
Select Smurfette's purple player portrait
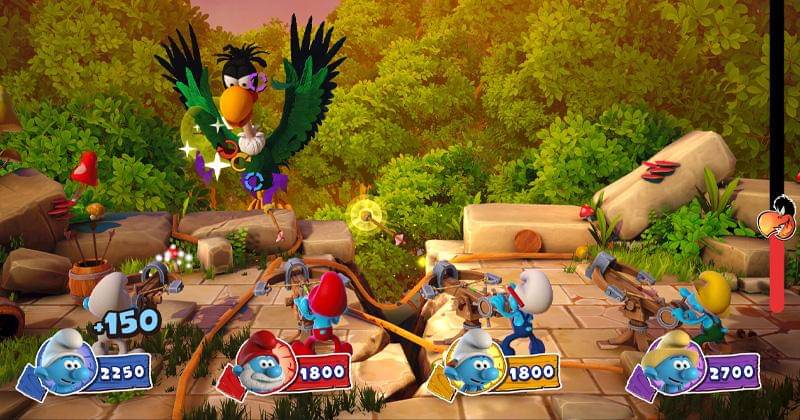pyautogui.click(x=670, y=367)
